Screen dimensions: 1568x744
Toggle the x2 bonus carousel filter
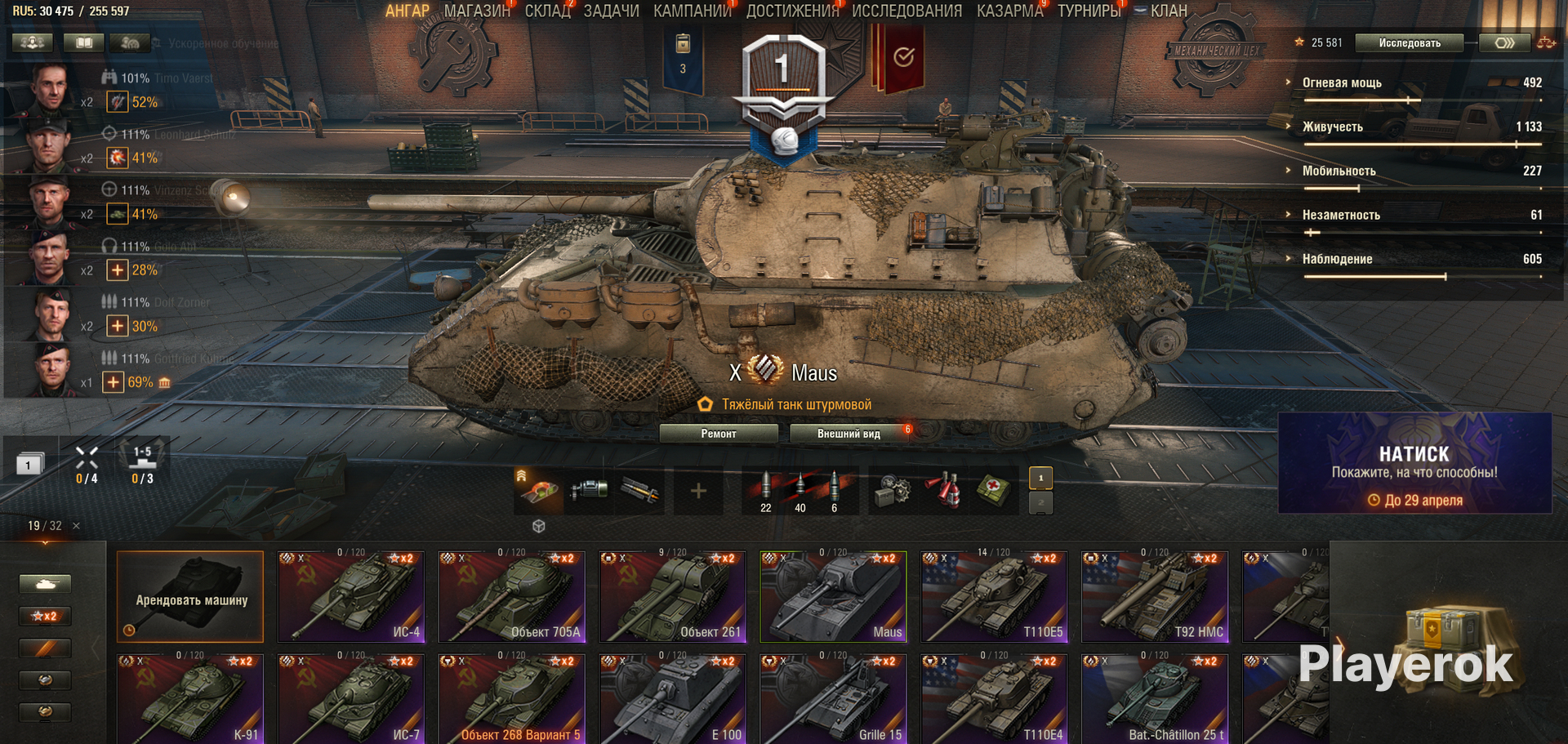pyautogui.click(x=46, y=616)
